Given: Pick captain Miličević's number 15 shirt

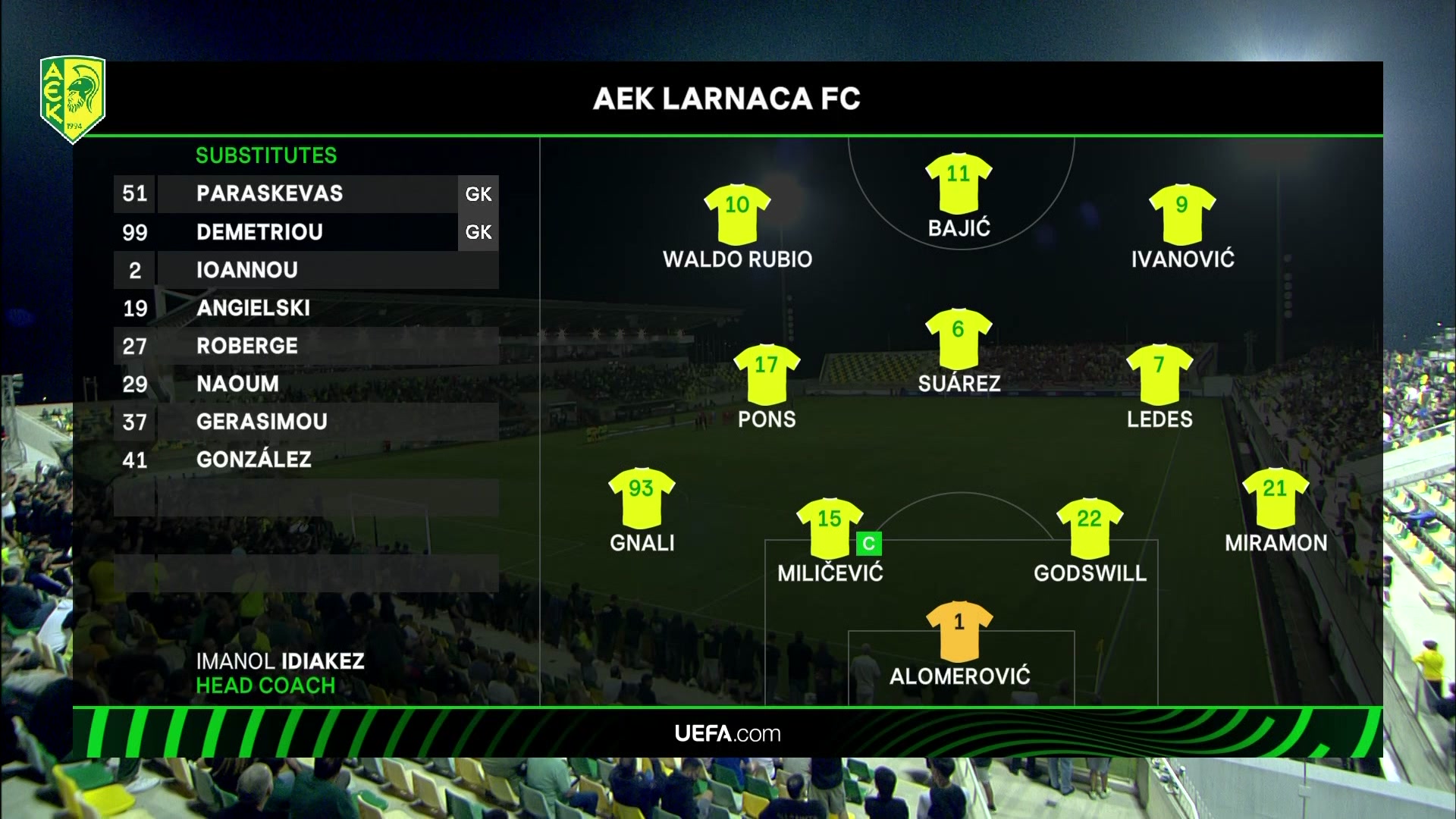Looking at the screenshot, I should (x=830, y=528).
